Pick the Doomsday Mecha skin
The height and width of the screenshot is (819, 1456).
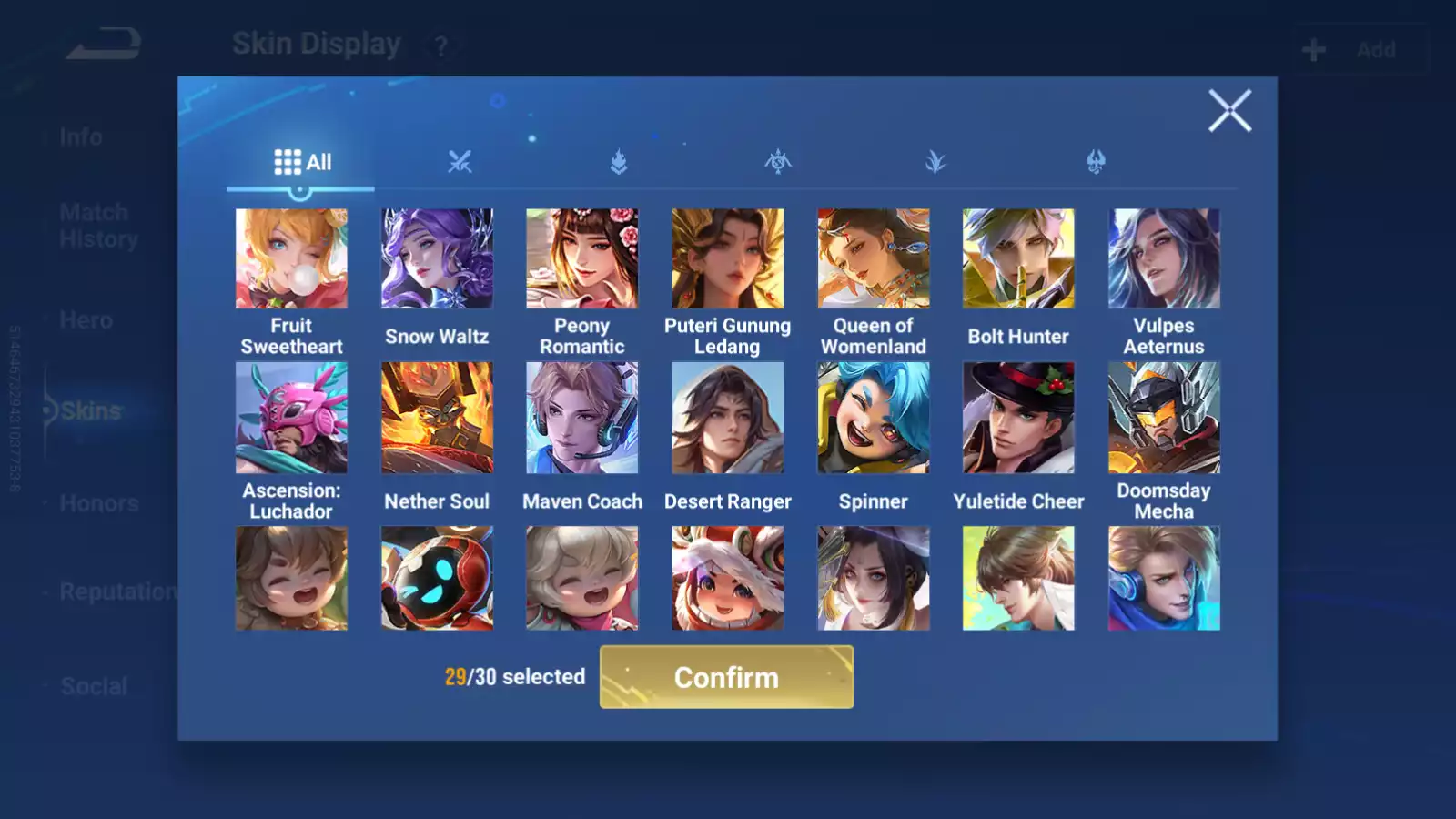[1164, 418]
